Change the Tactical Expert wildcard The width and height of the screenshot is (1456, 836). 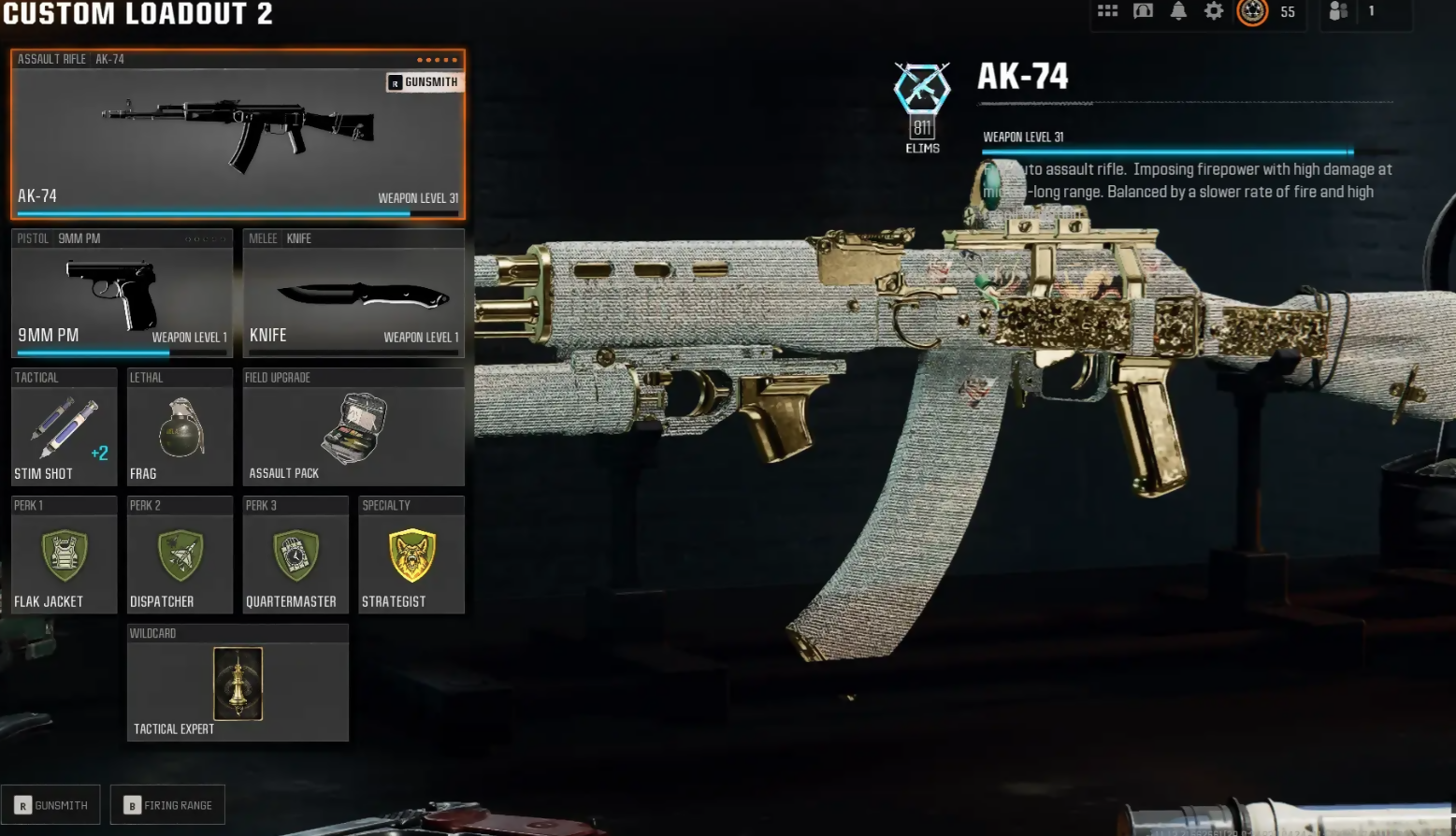238,684
